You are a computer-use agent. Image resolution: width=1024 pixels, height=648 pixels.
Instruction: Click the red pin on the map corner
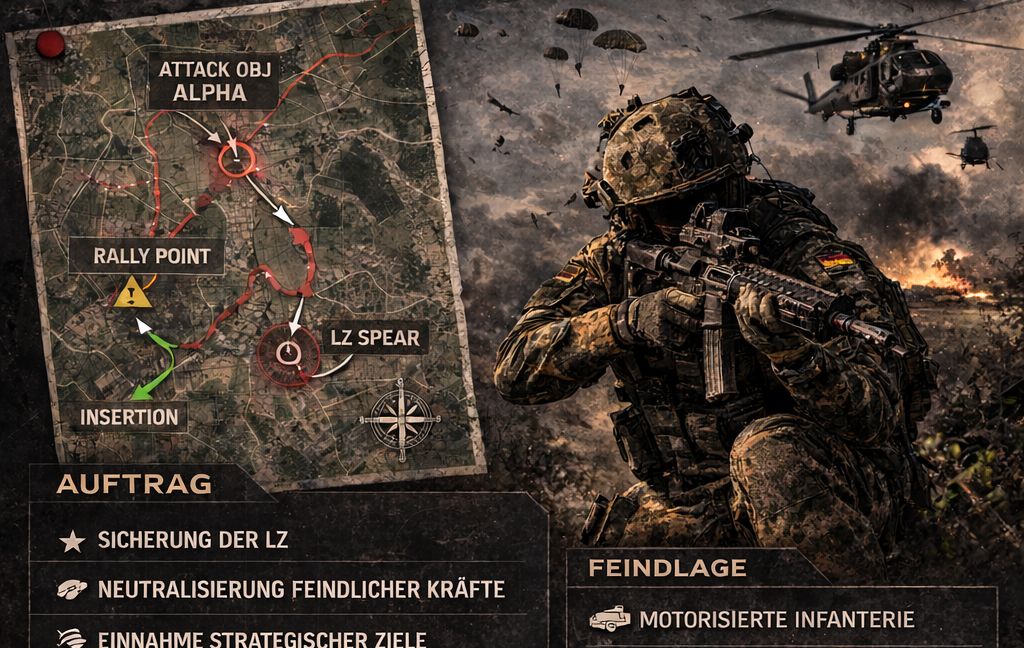click(50, 43)
